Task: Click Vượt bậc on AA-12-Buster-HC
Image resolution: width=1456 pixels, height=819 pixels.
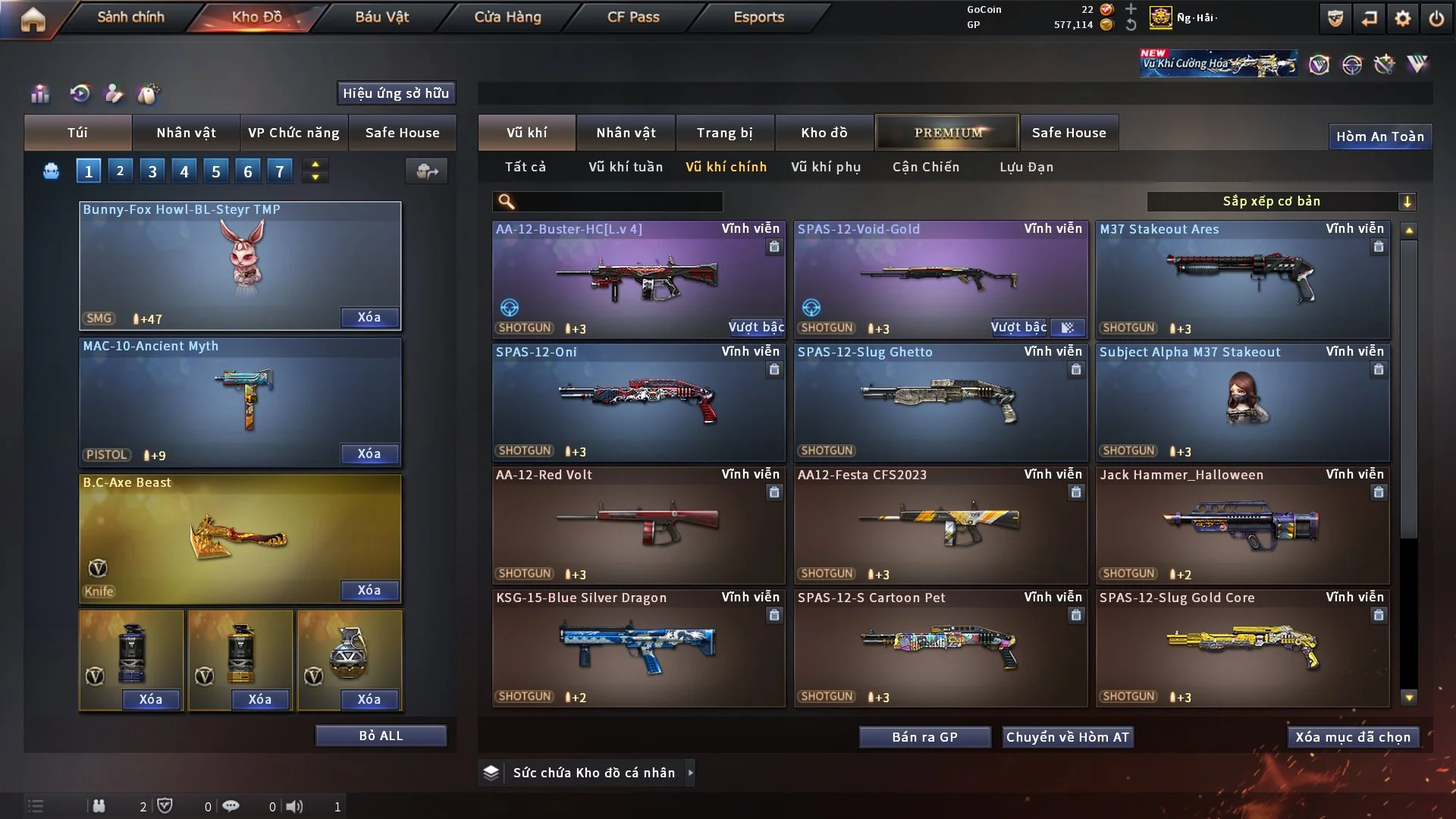Action: [756, 328]
